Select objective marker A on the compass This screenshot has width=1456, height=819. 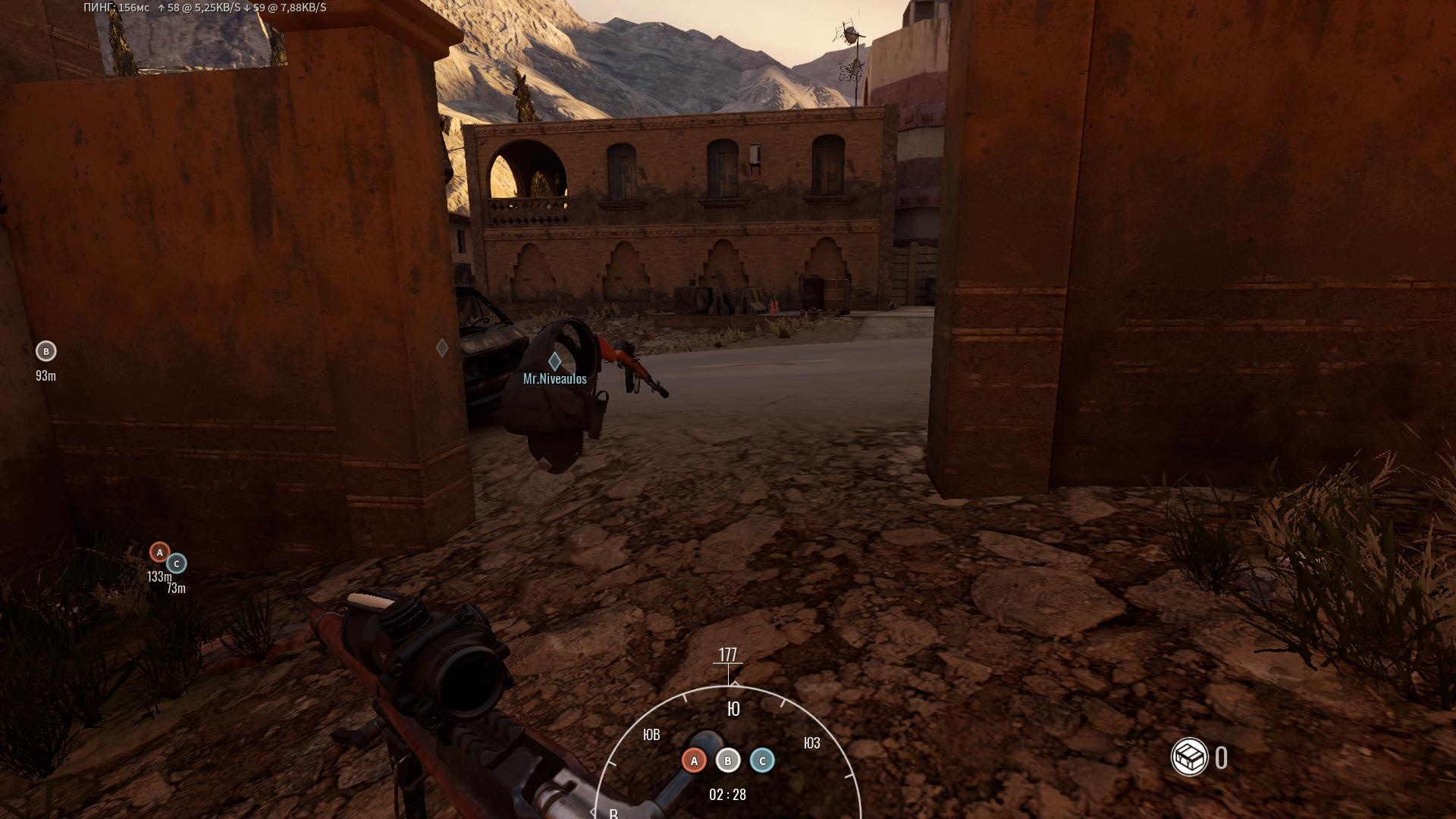click(694, 760)
